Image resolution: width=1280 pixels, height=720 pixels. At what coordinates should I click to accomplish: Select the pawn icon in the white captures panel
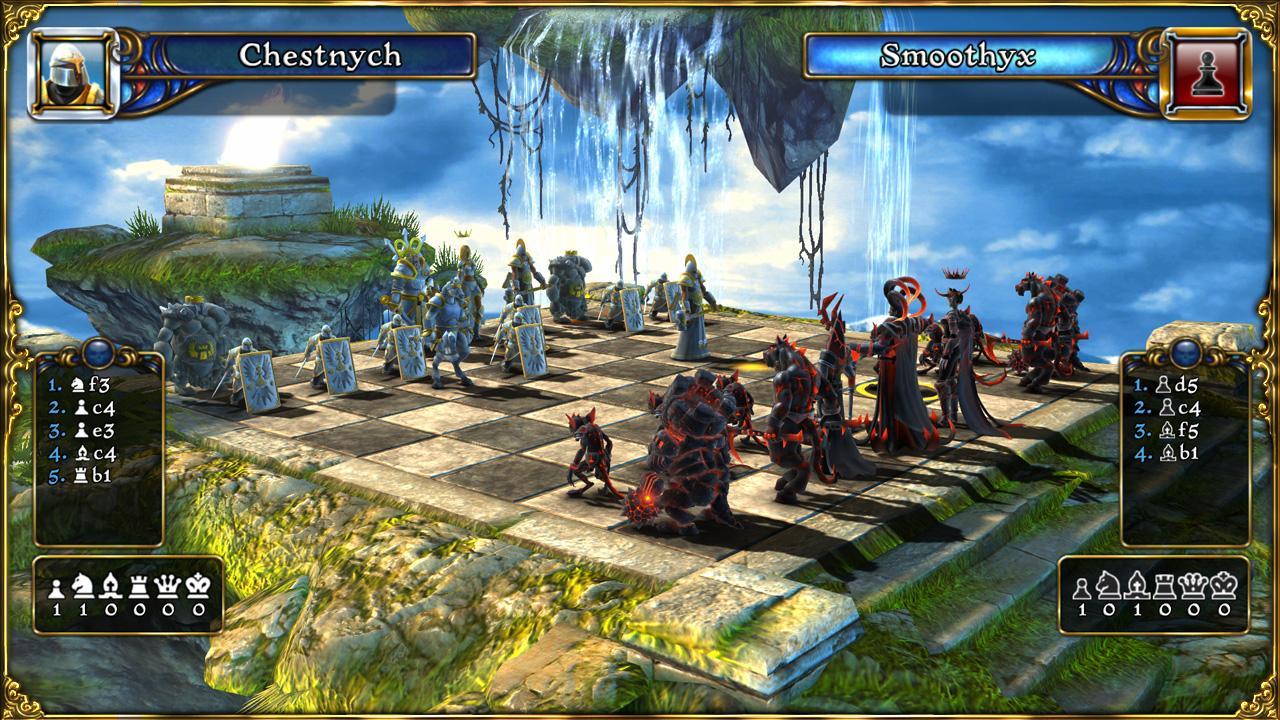pyautogui.click(x=58, y=587)
